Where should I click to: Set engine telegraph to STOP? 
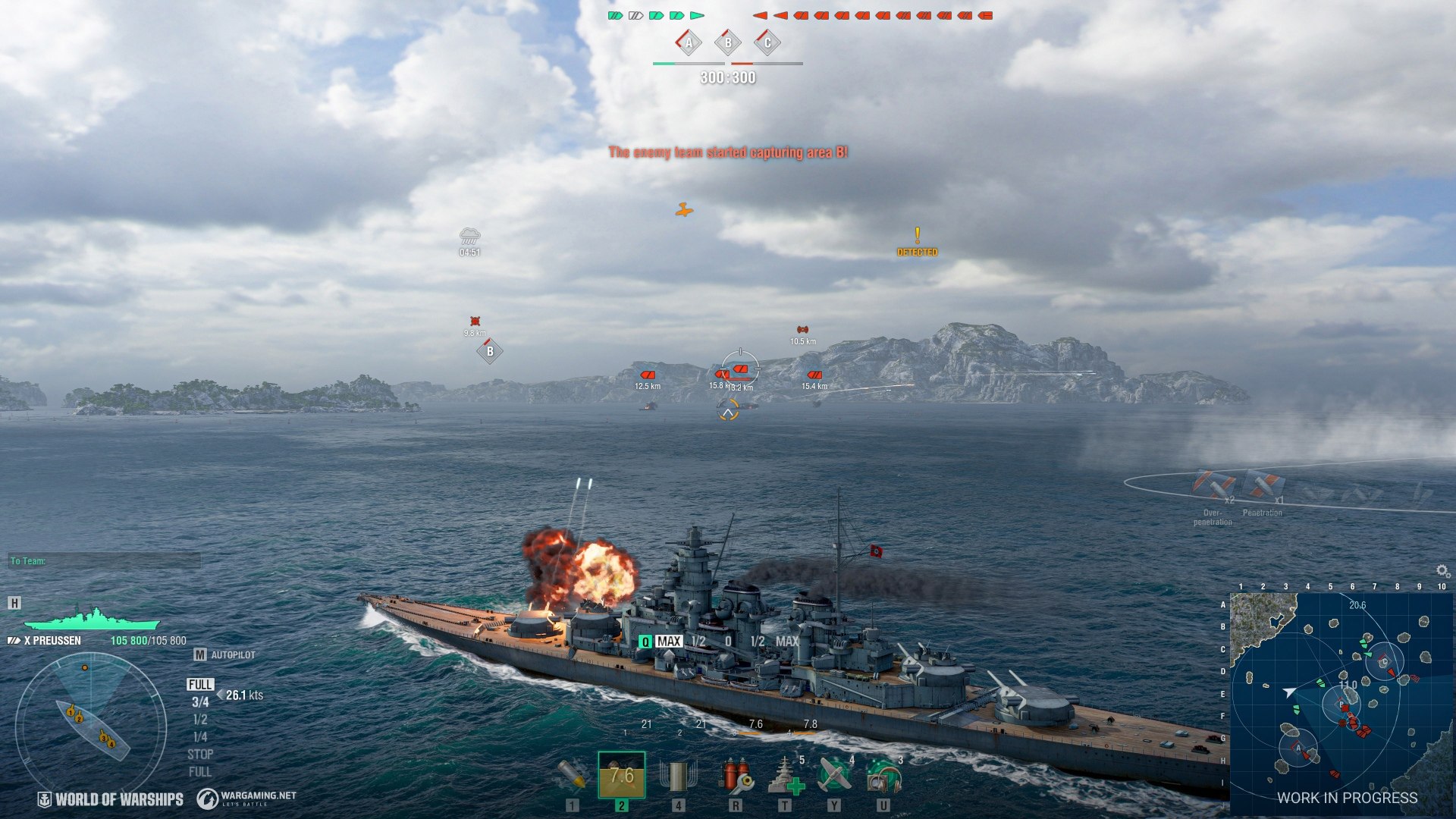click(200, 755)
